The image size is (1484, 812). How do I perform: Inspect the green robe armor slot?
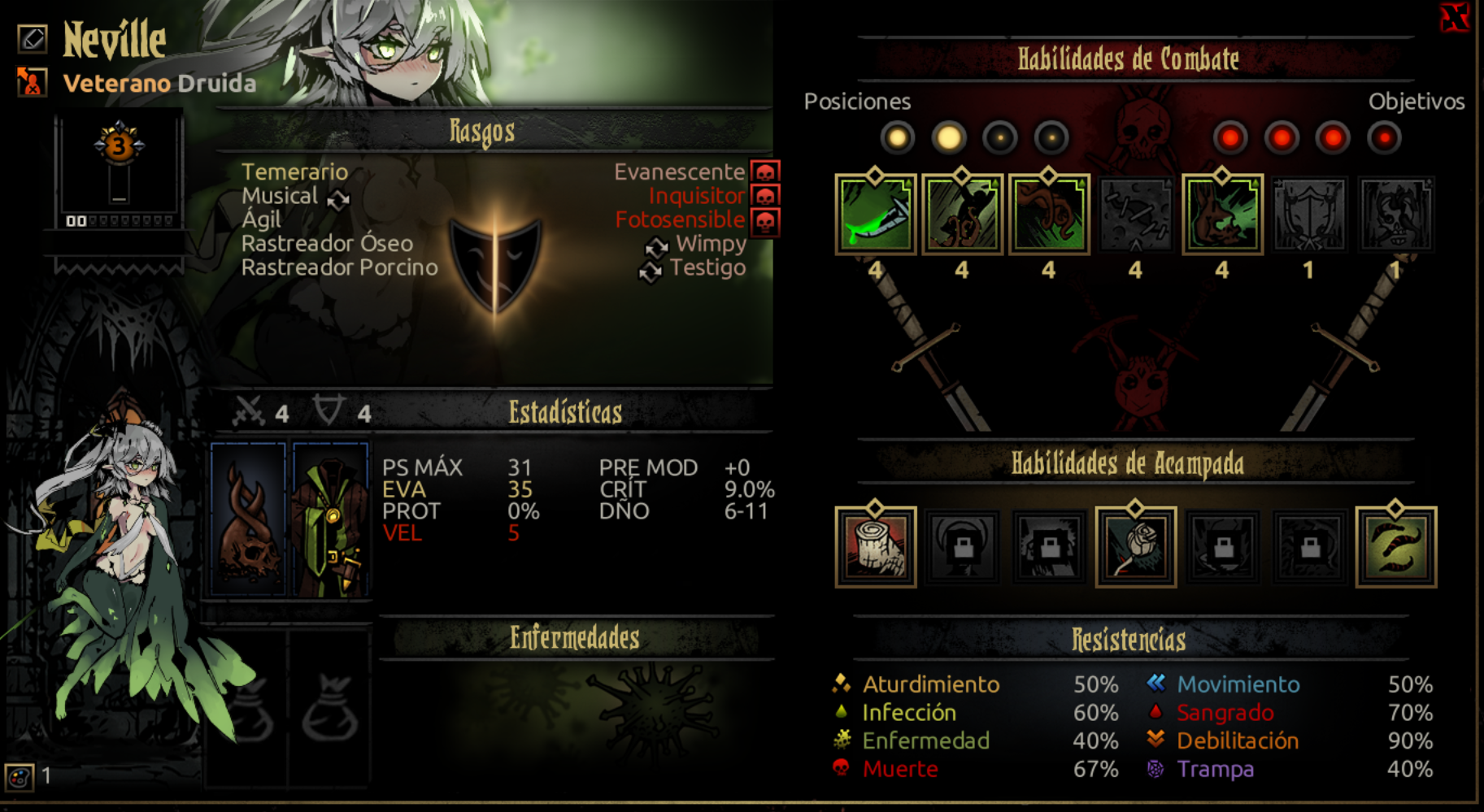330,520
